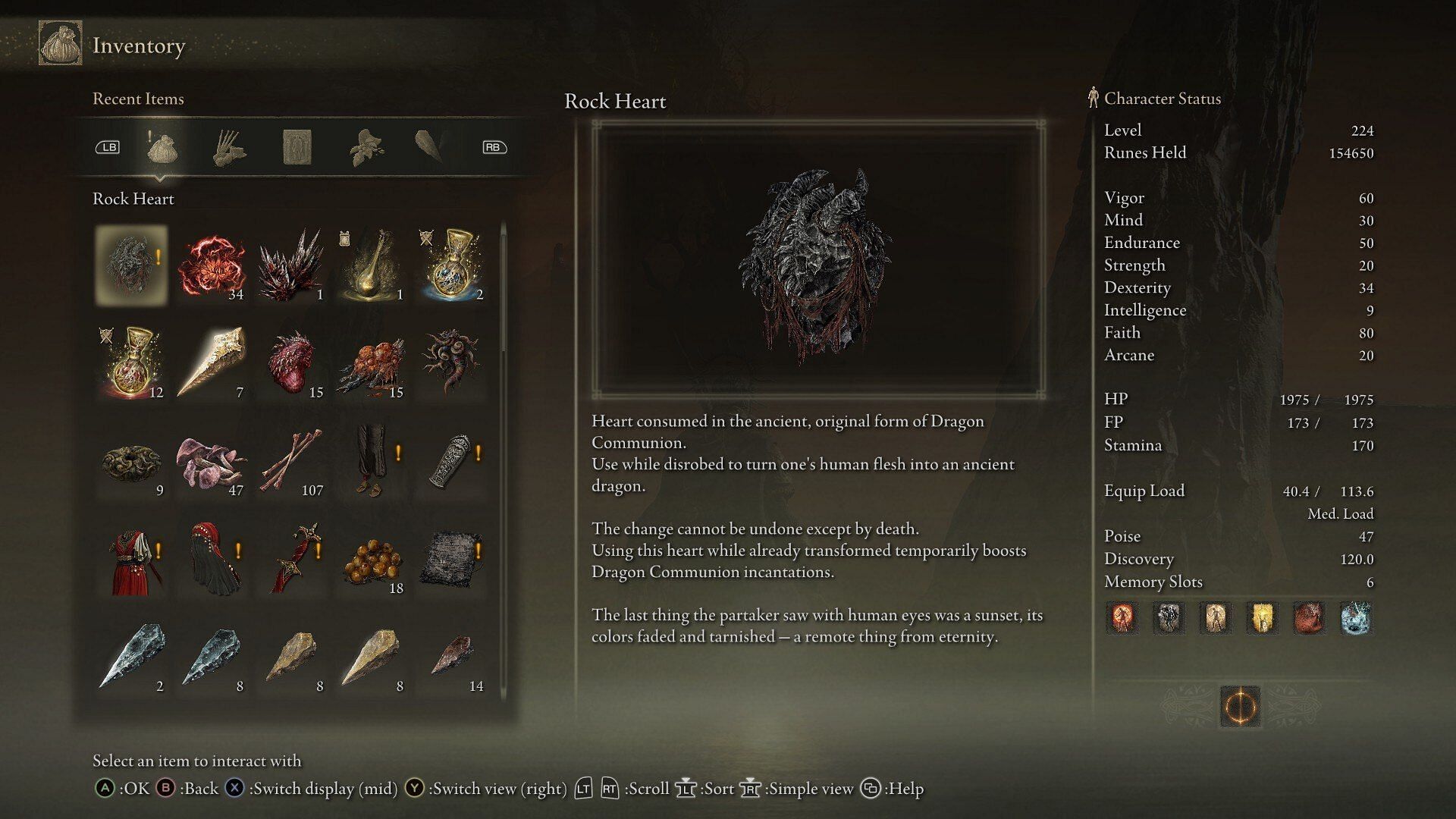Select the dark ring-shaped item stack of 9
The height and width of the screenshot is (819, 1456).
click(x=133, y=461)
